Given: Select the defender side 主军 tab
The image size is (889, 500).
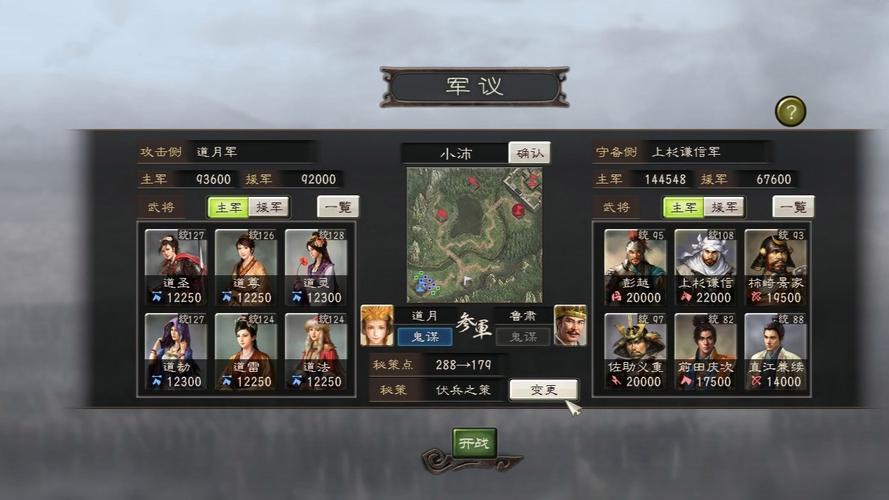Looking at the screenshot, I should coord(684,207).
